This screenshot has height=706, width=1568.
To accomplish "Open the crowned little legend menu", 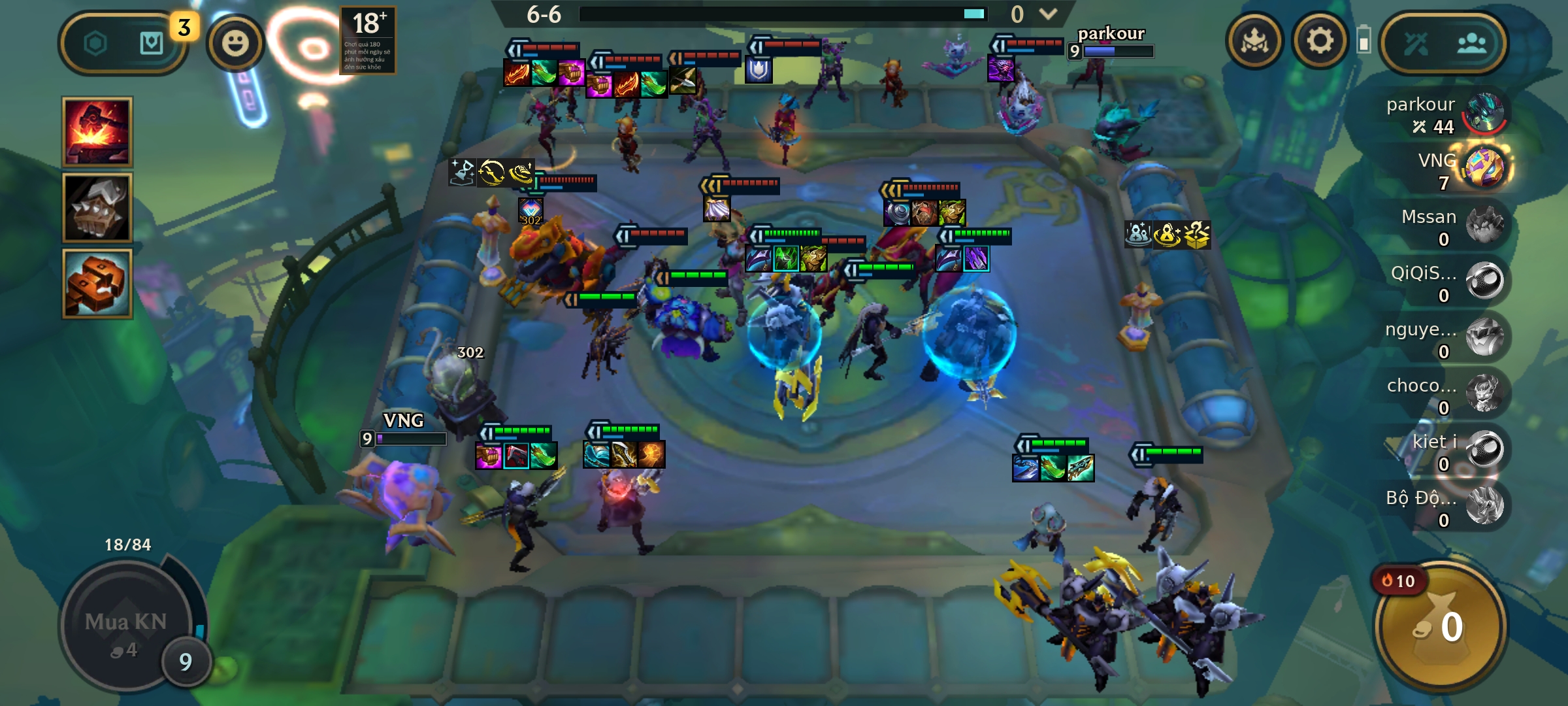I will (1254, 41).
